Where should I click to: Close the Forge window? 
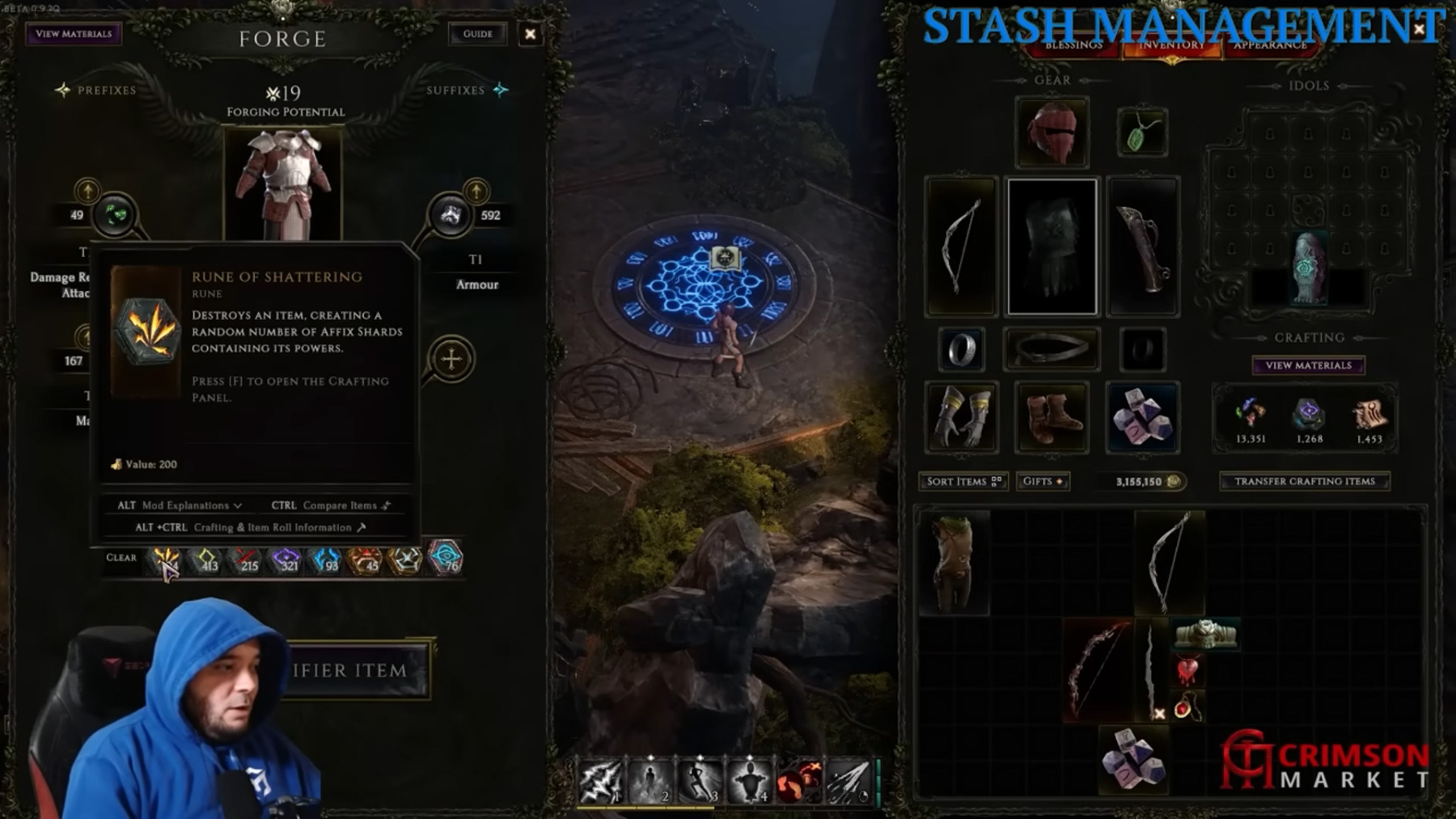point(530,34)
